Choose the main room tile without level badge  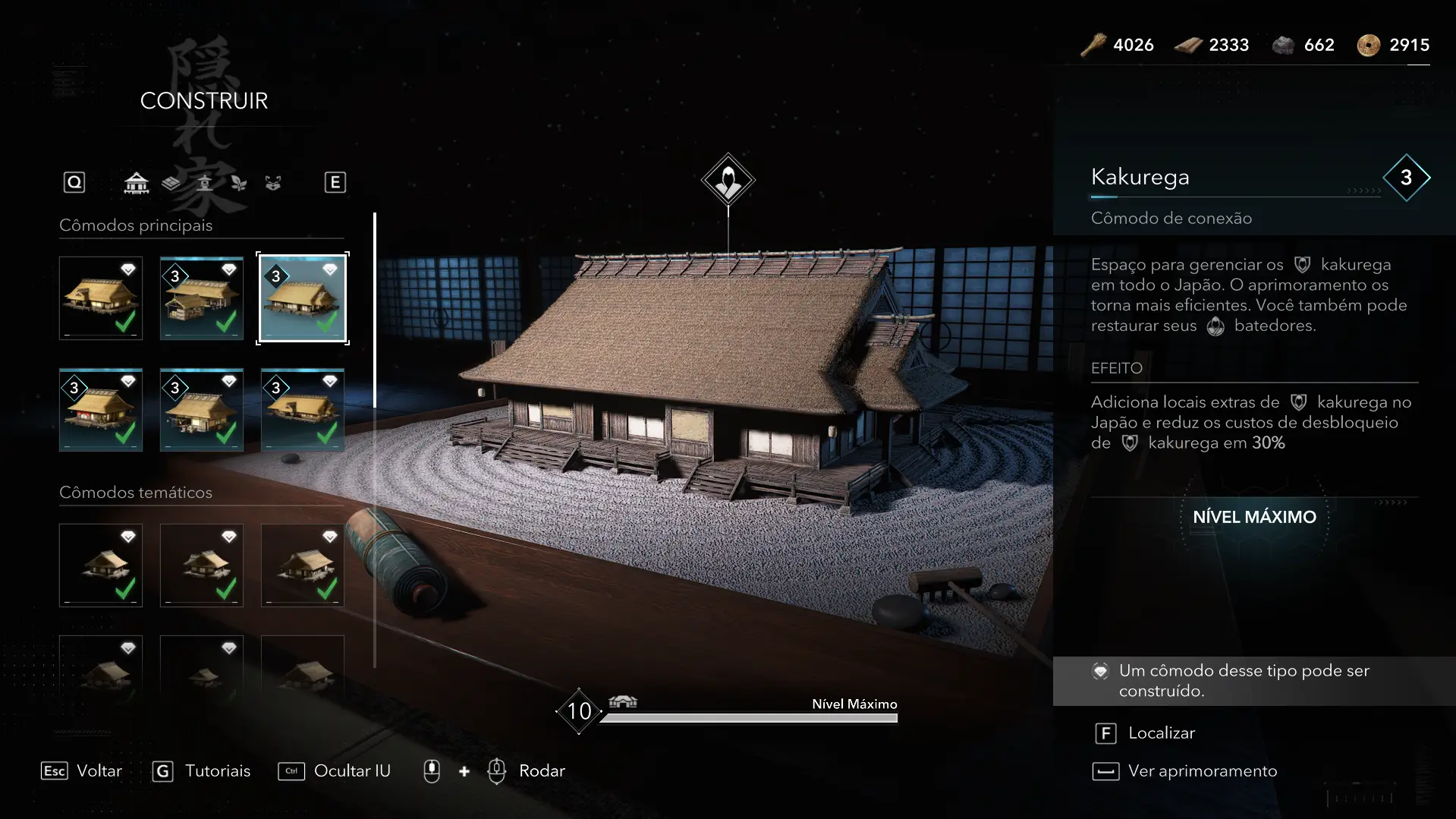[x=101, y=298]
